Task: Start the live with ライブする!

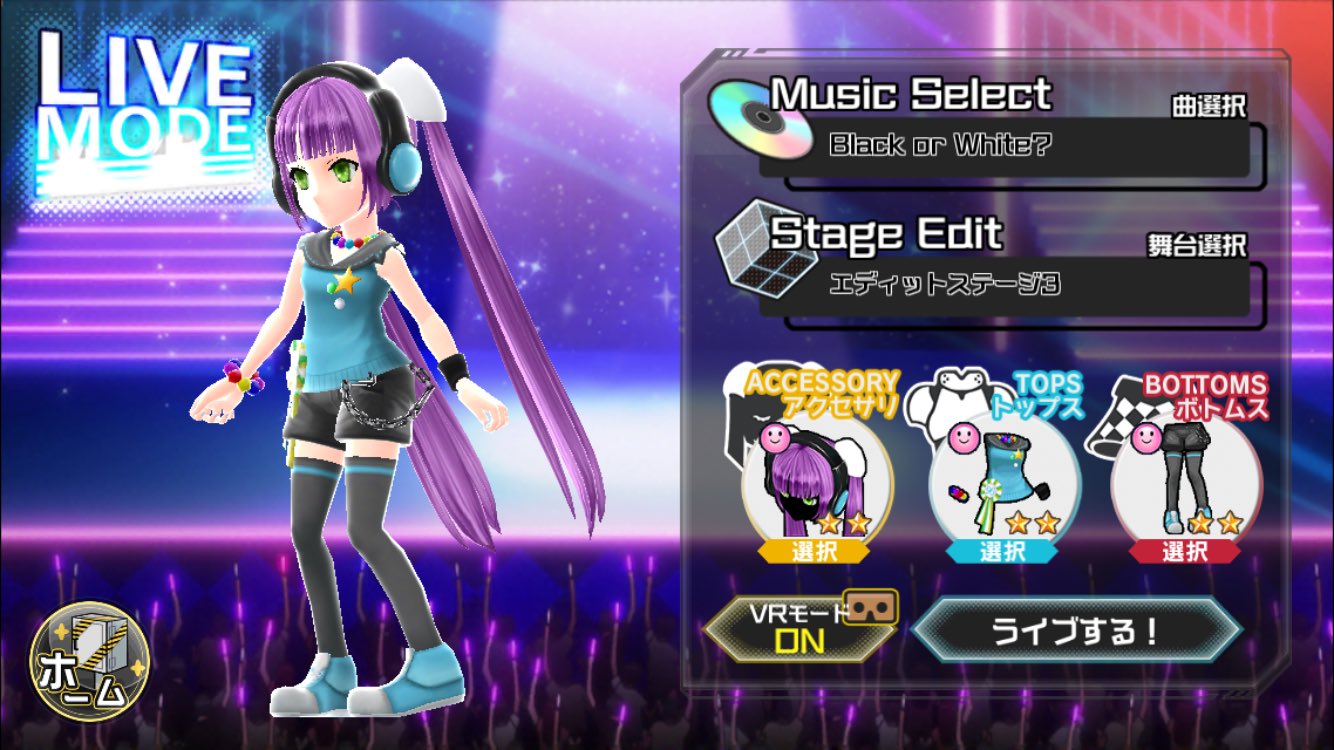Action: click(1077, 631)
